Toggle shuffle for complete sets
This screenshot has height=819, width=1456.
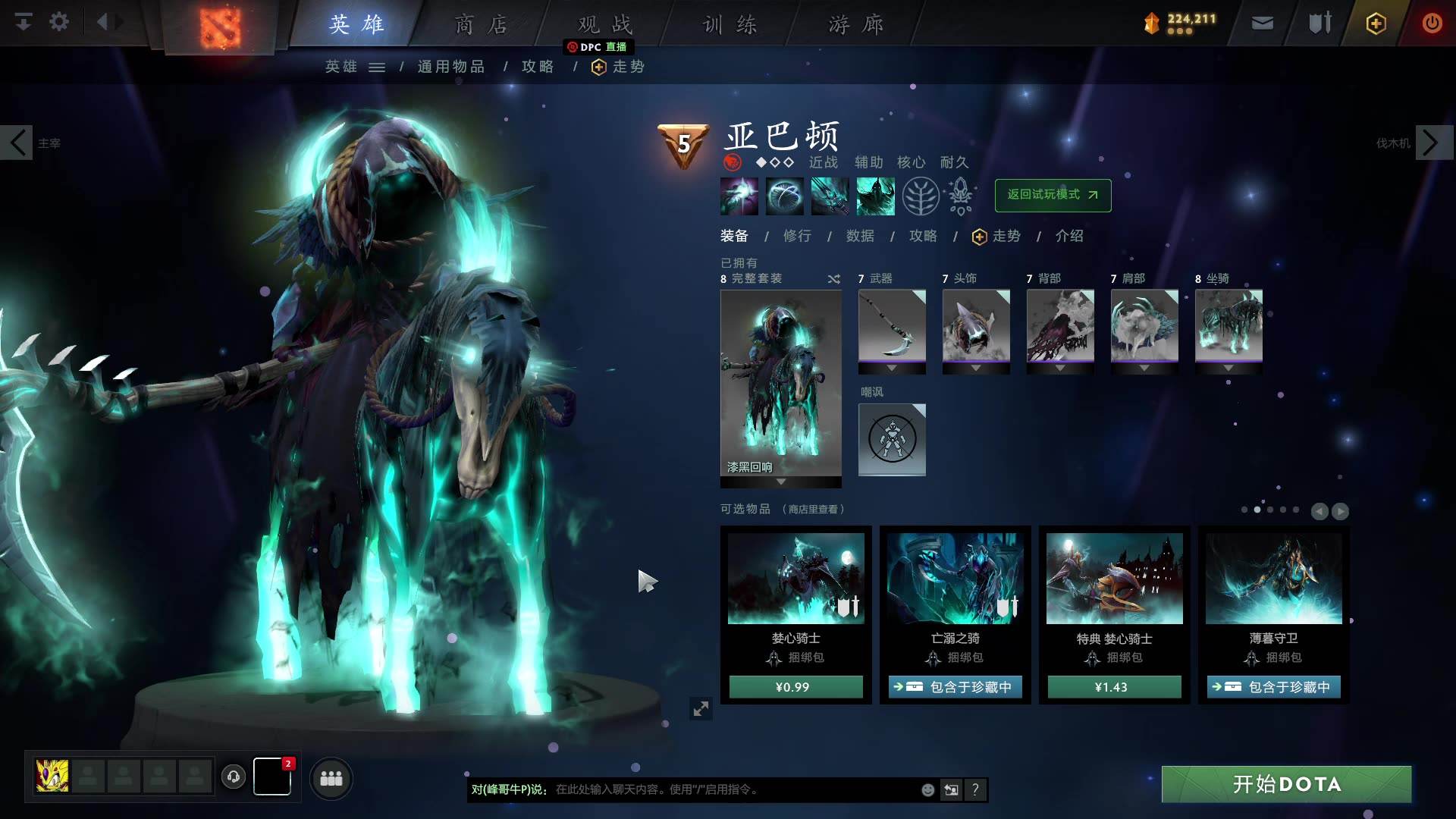coord(833,278)
